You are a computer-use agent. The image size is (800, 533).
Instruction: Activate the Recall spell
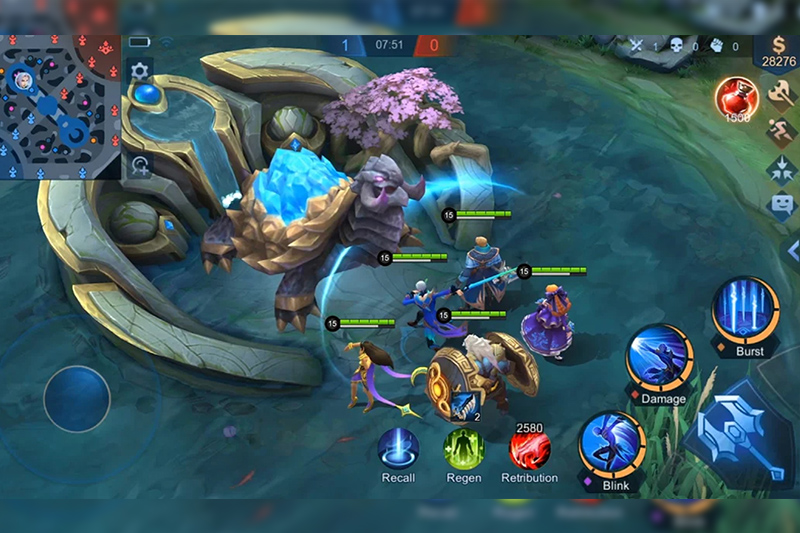[398, 448]
